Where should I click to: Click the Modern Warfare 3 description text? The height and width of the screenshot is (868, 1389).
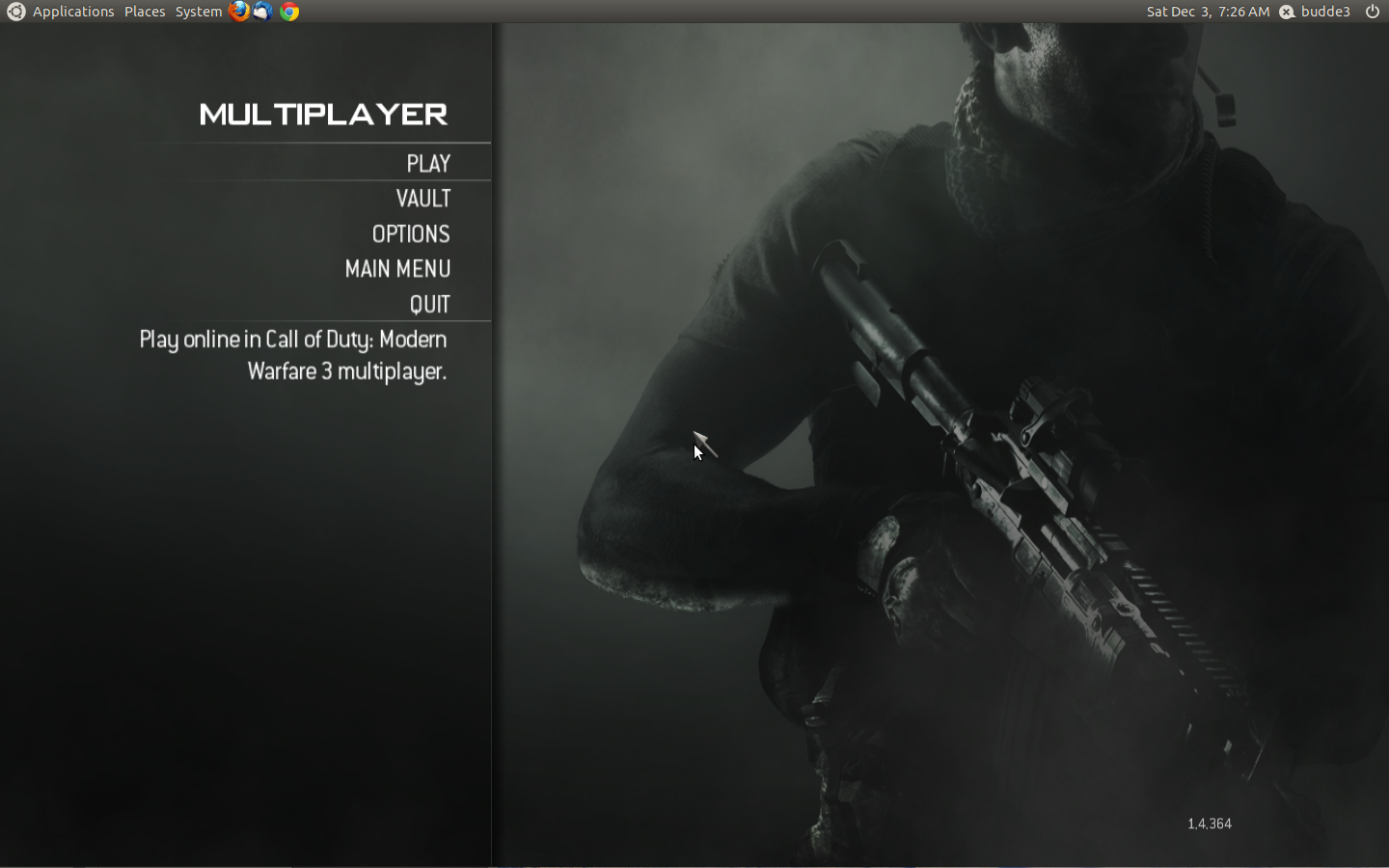pyautogui.click(x=291, y=355)
